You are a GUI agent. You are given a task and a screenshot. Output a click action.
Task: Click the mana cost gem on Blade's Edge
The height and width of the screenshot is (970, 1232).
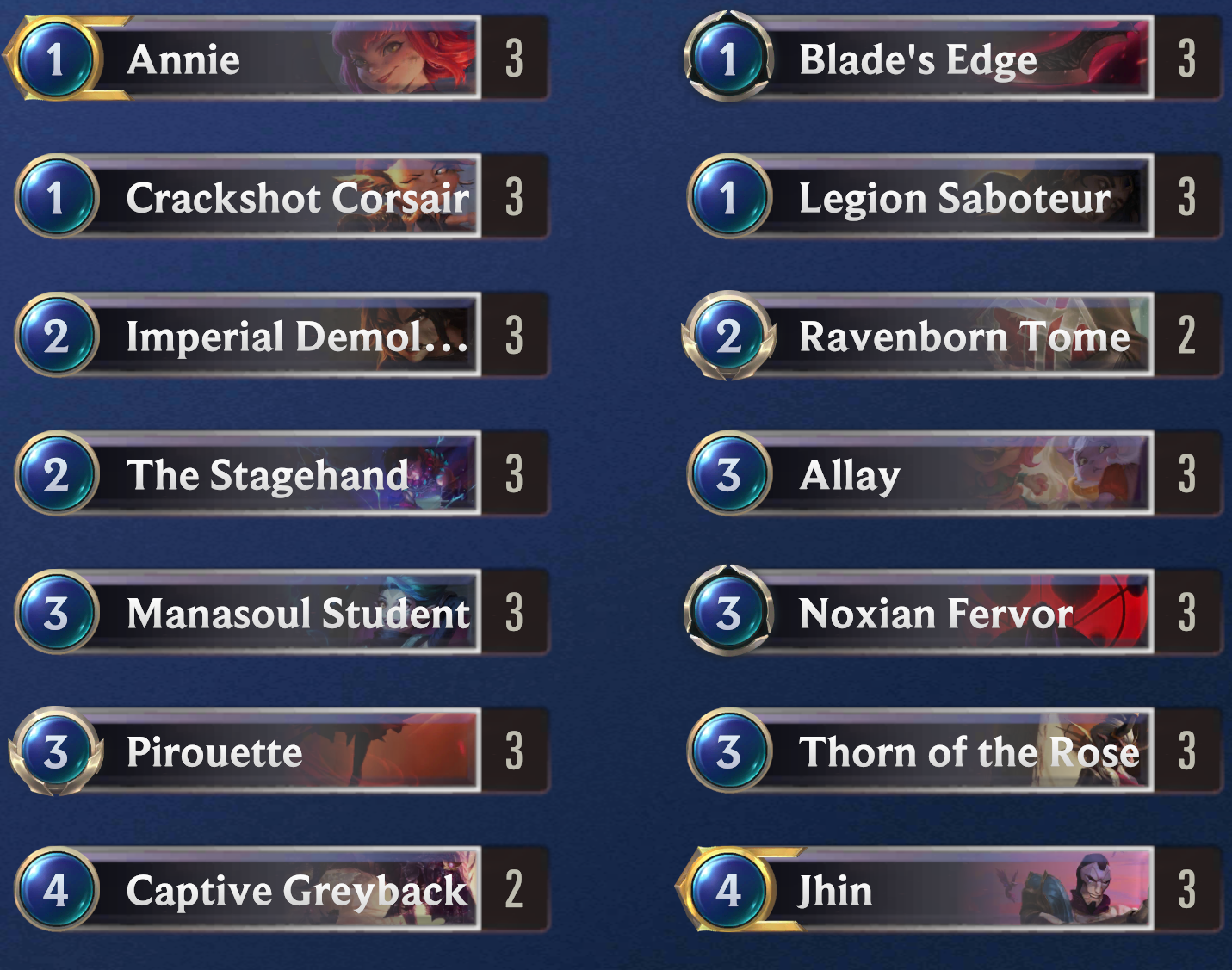point(730,60)
